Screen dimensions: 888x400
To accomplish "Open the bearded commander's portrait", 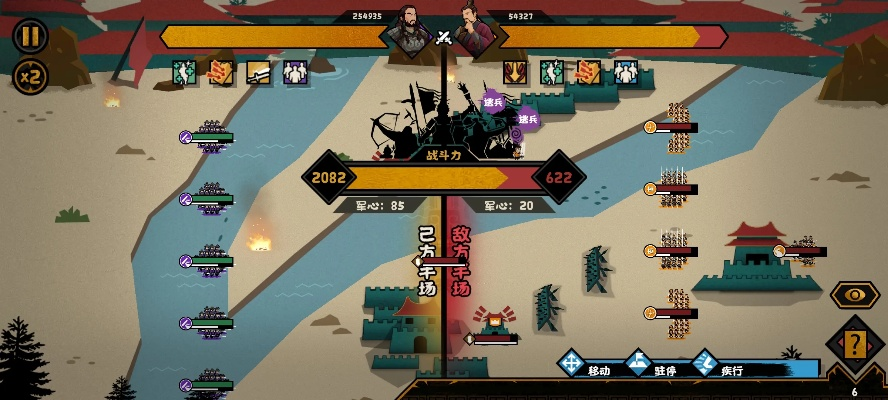I will point(412,32).
